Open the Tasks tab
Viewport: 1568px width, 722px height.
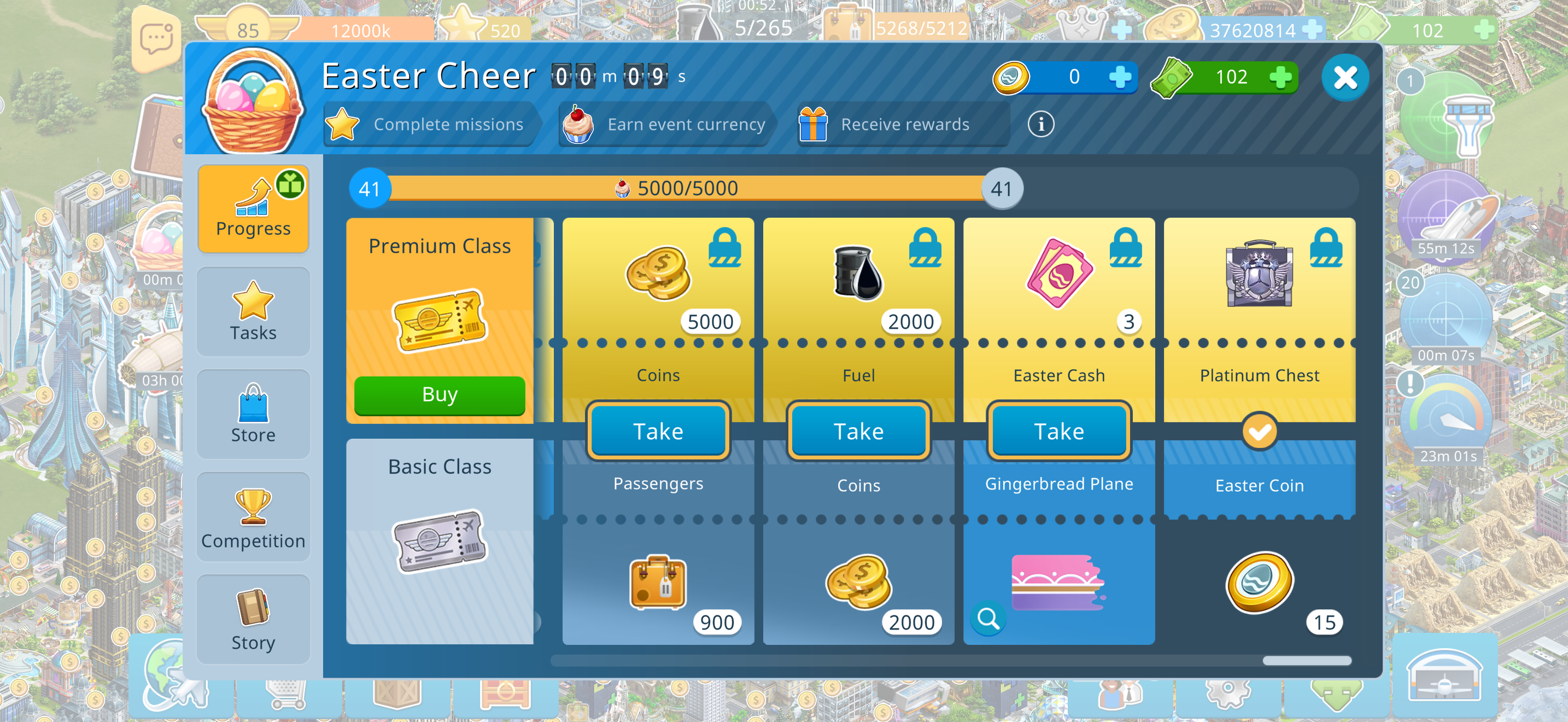click(x=253, y=311)
